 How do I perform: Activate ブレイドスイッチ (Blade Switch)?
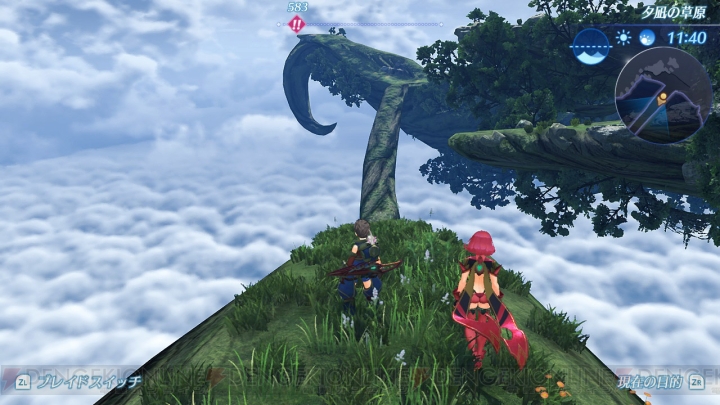click(78, 380)
